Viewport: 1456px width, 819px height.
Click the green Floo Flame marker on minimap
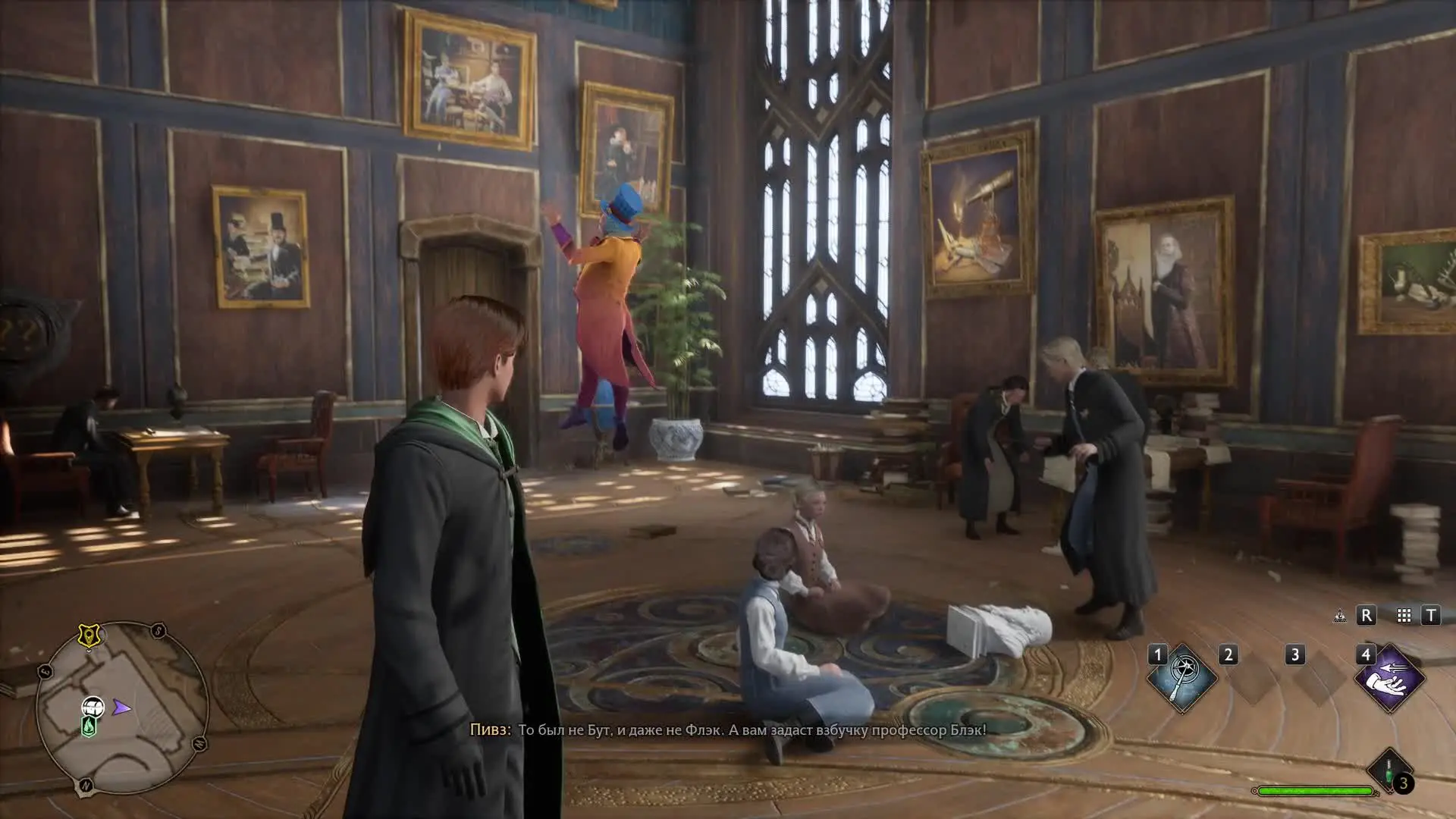(89, 726)
